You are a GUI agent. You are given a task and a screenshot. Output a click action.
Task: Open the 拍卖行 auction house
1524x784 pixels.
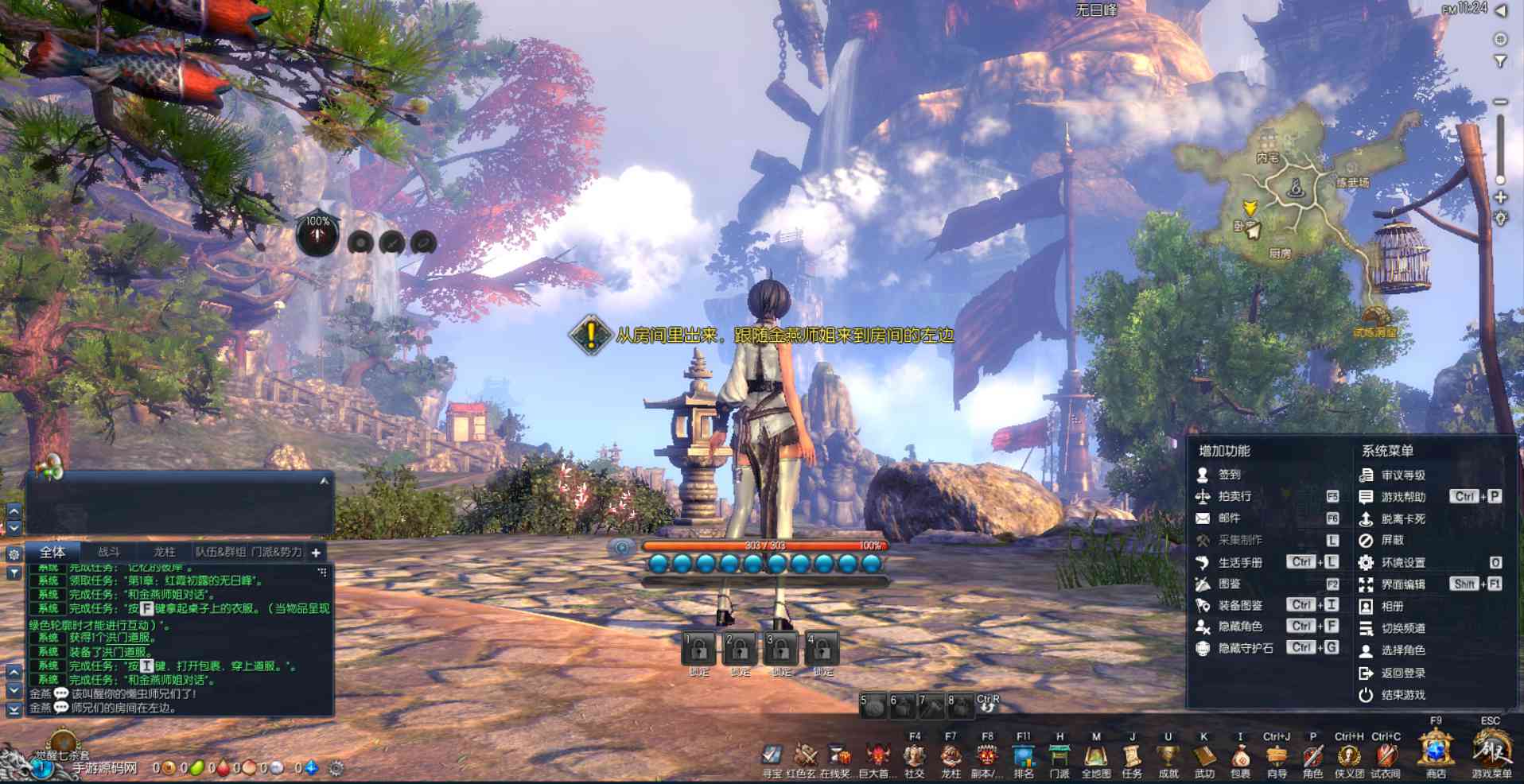point(1234,496)
